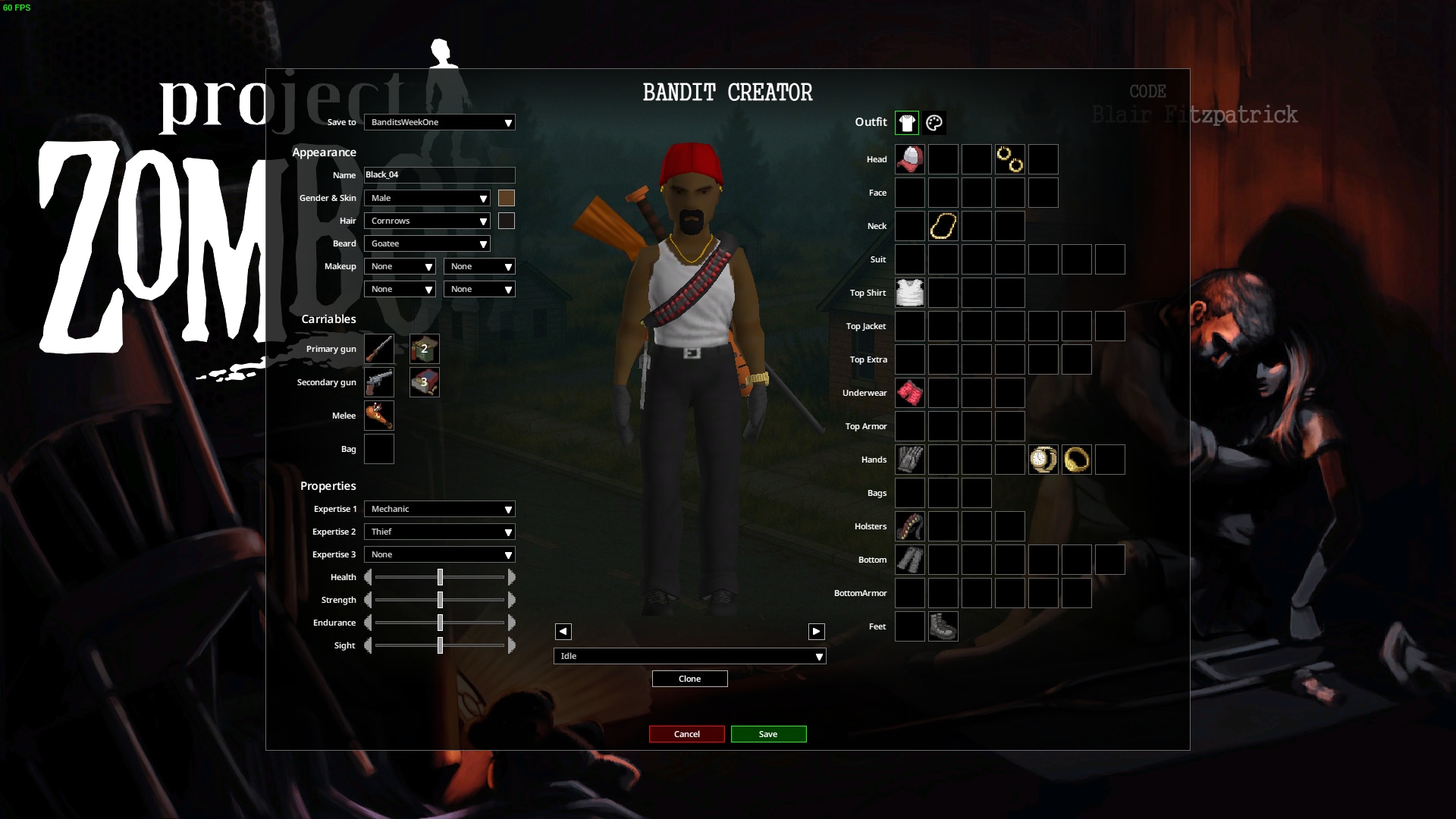The width and height of the screenshot is (1456, 819).
Task: Open the Hair dropdown showing Cornrows
Action: click(427, 221)
